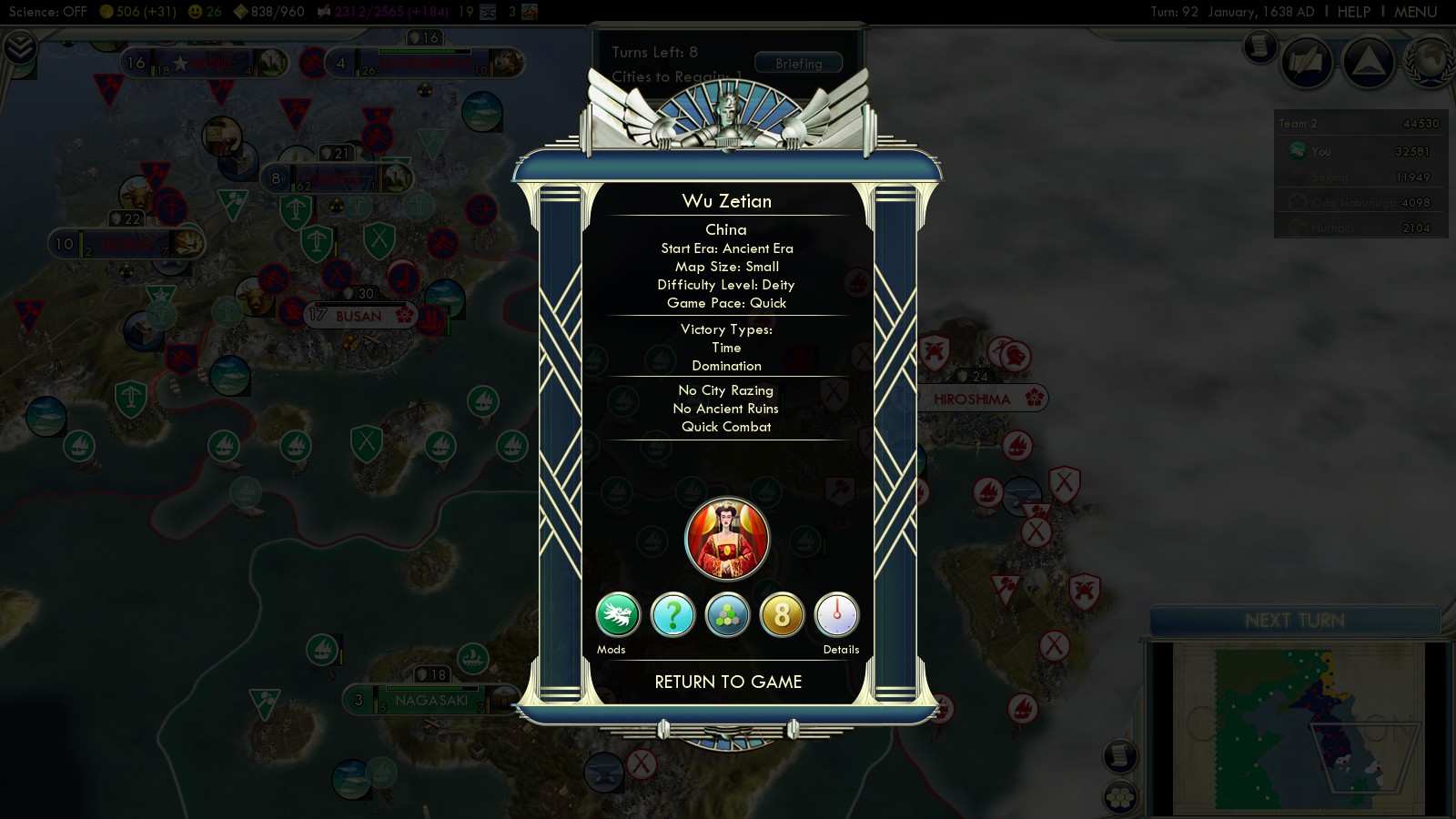Screen dimensions: 1456x819
Task: Click Wu Zetian's leader portrait
Action: (727, 539)
